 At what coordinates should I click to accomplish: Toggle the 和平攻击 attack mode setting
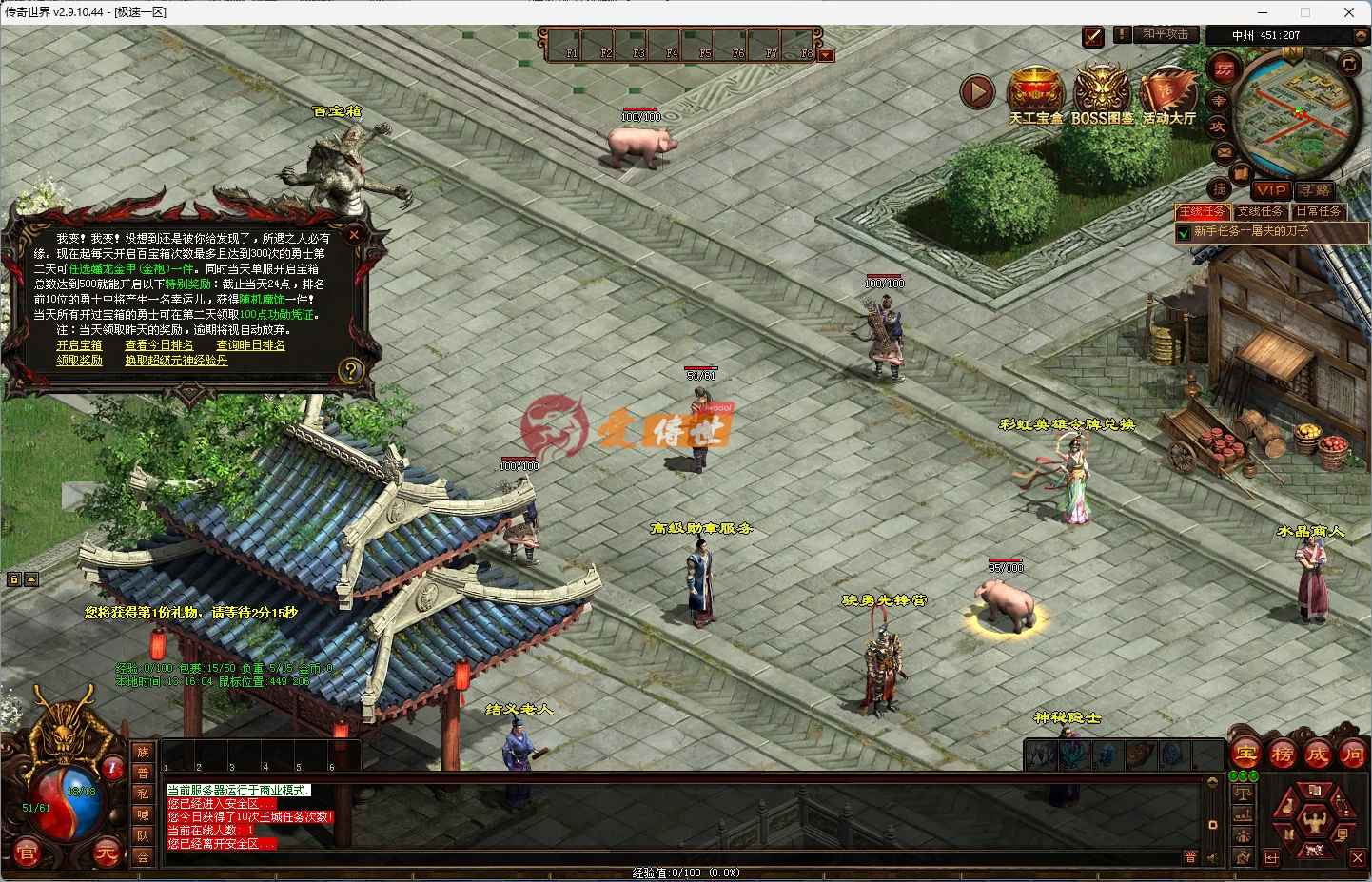point(1166,34)
